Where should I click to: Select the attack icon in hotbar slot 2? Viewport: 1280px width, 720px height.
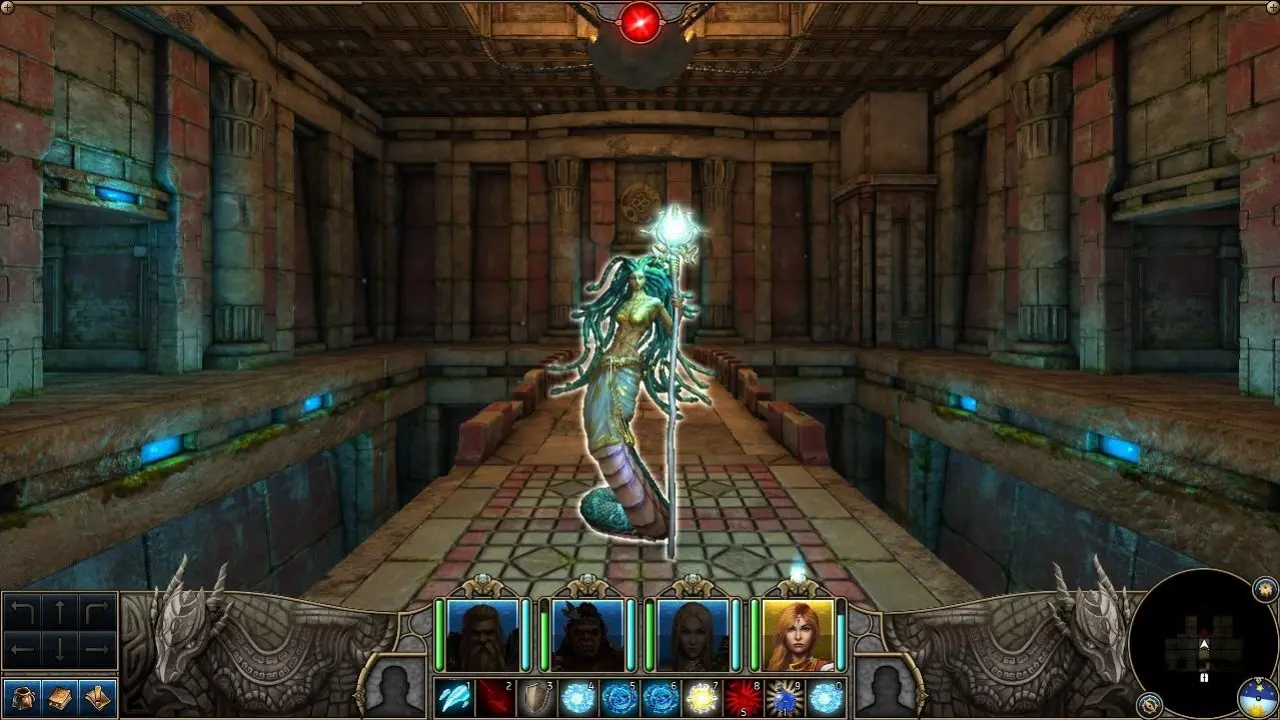pyautogui.click(x=494, y=697)
